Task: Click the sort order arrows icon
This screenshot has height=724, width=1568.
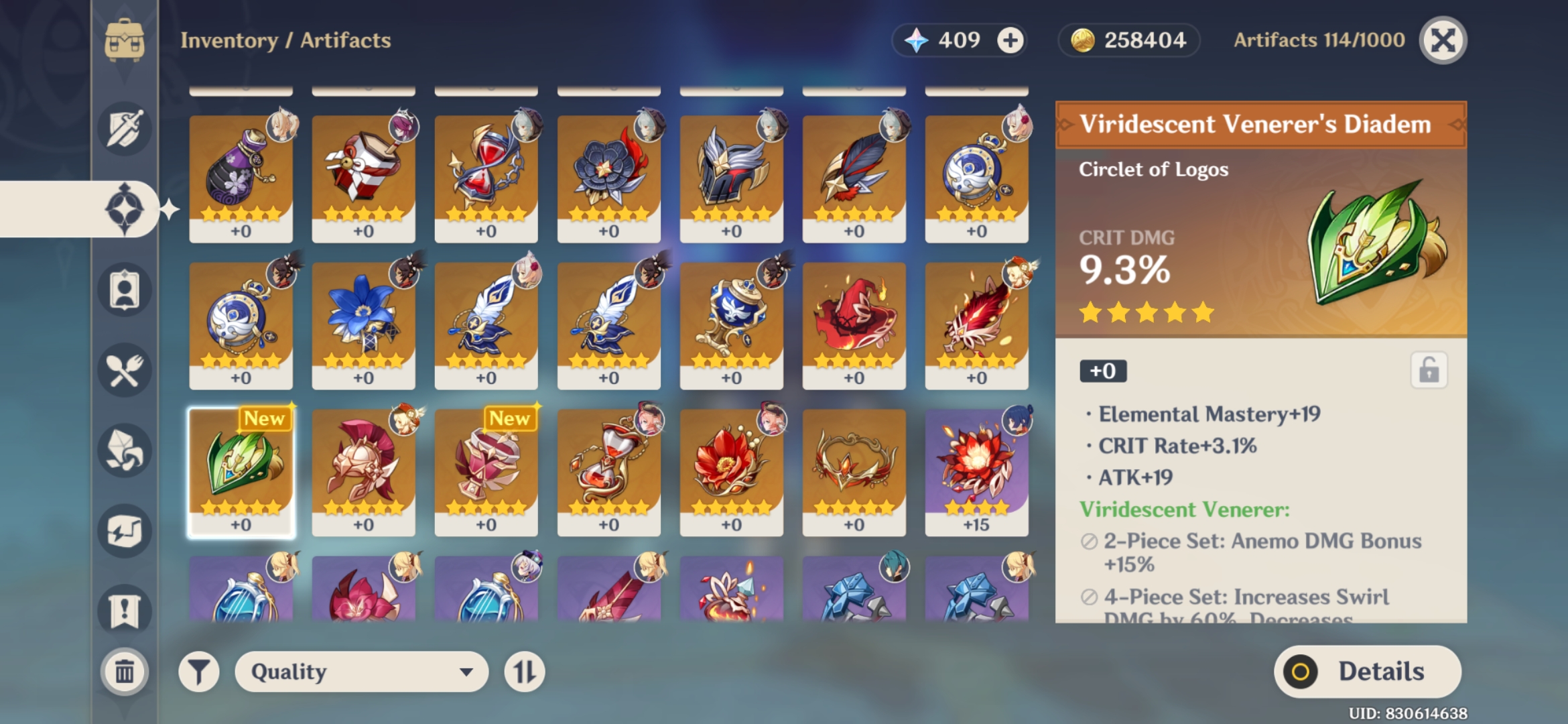Action: click(x=525, y=670)
